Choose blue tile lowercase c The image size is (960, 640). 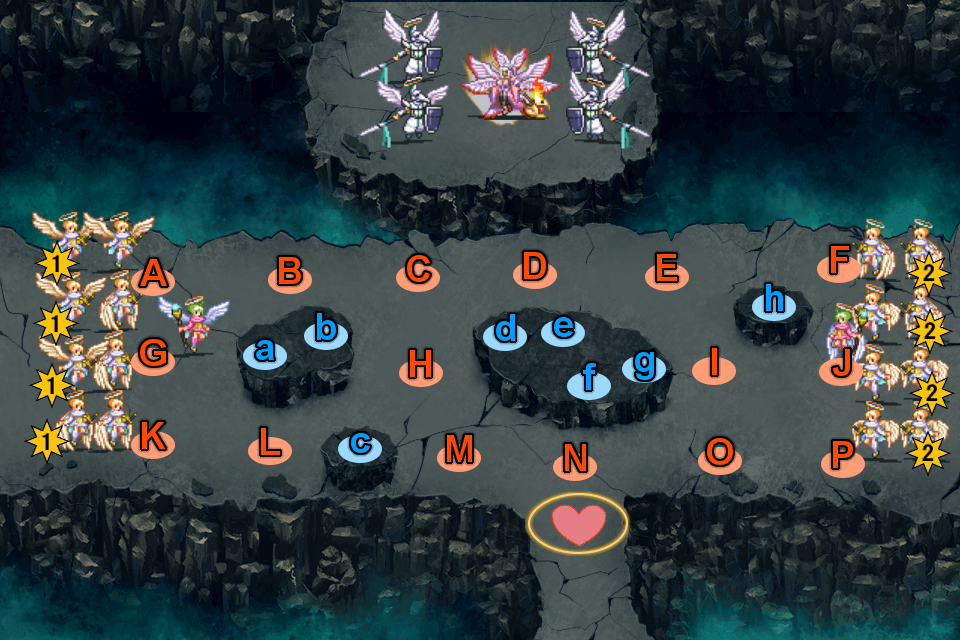[x=360, y=445]
